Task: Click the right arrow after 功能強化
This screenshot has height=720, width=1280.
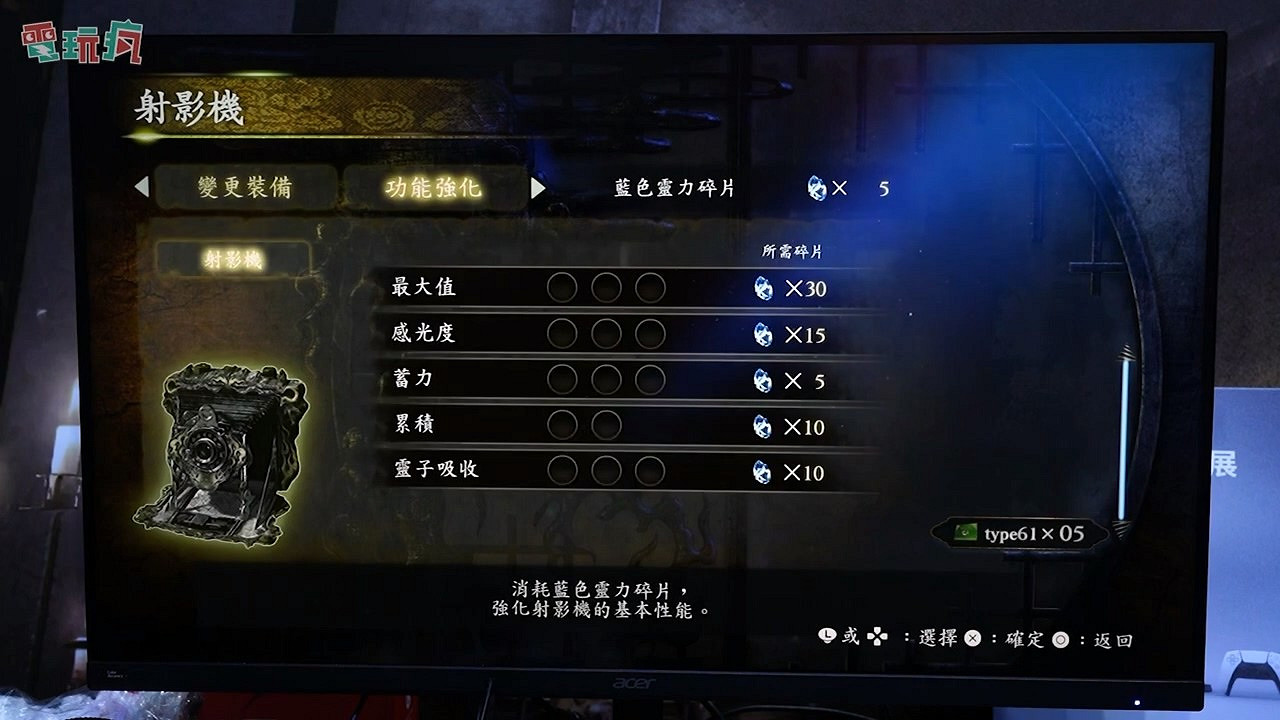Action: coord(537,188)
